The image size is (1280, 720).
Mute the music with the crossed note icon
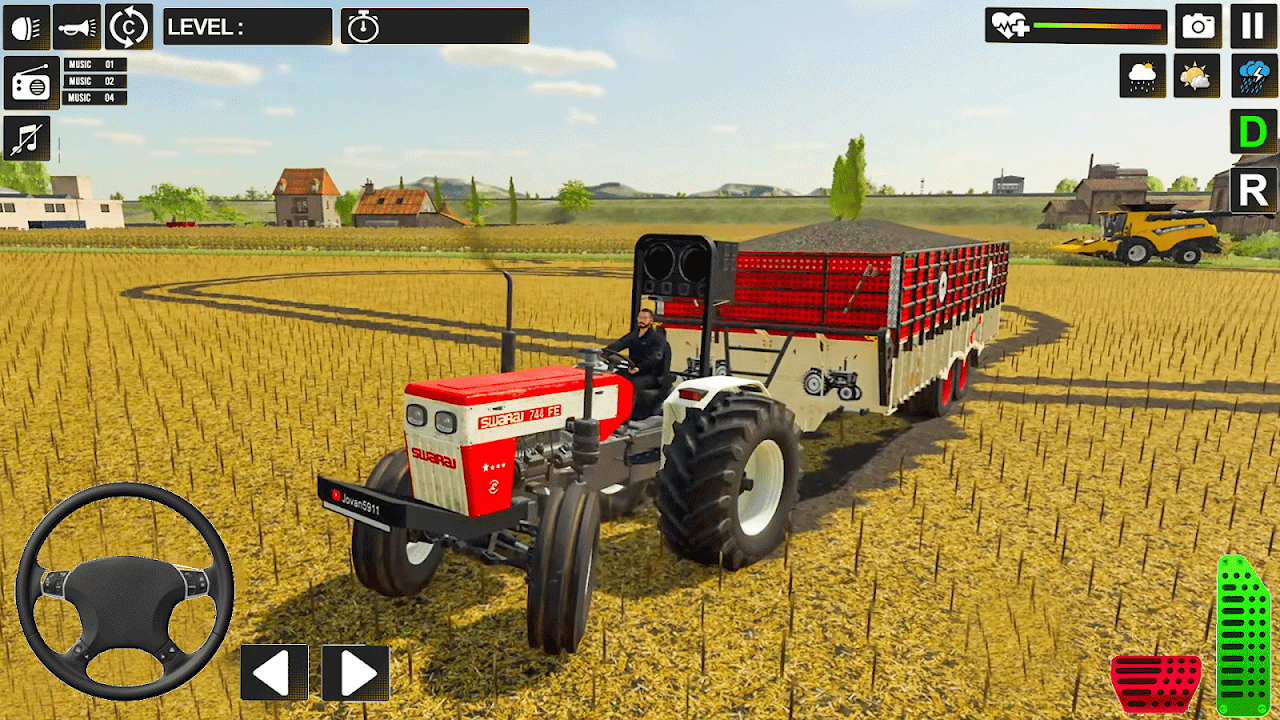pos(27,138)
